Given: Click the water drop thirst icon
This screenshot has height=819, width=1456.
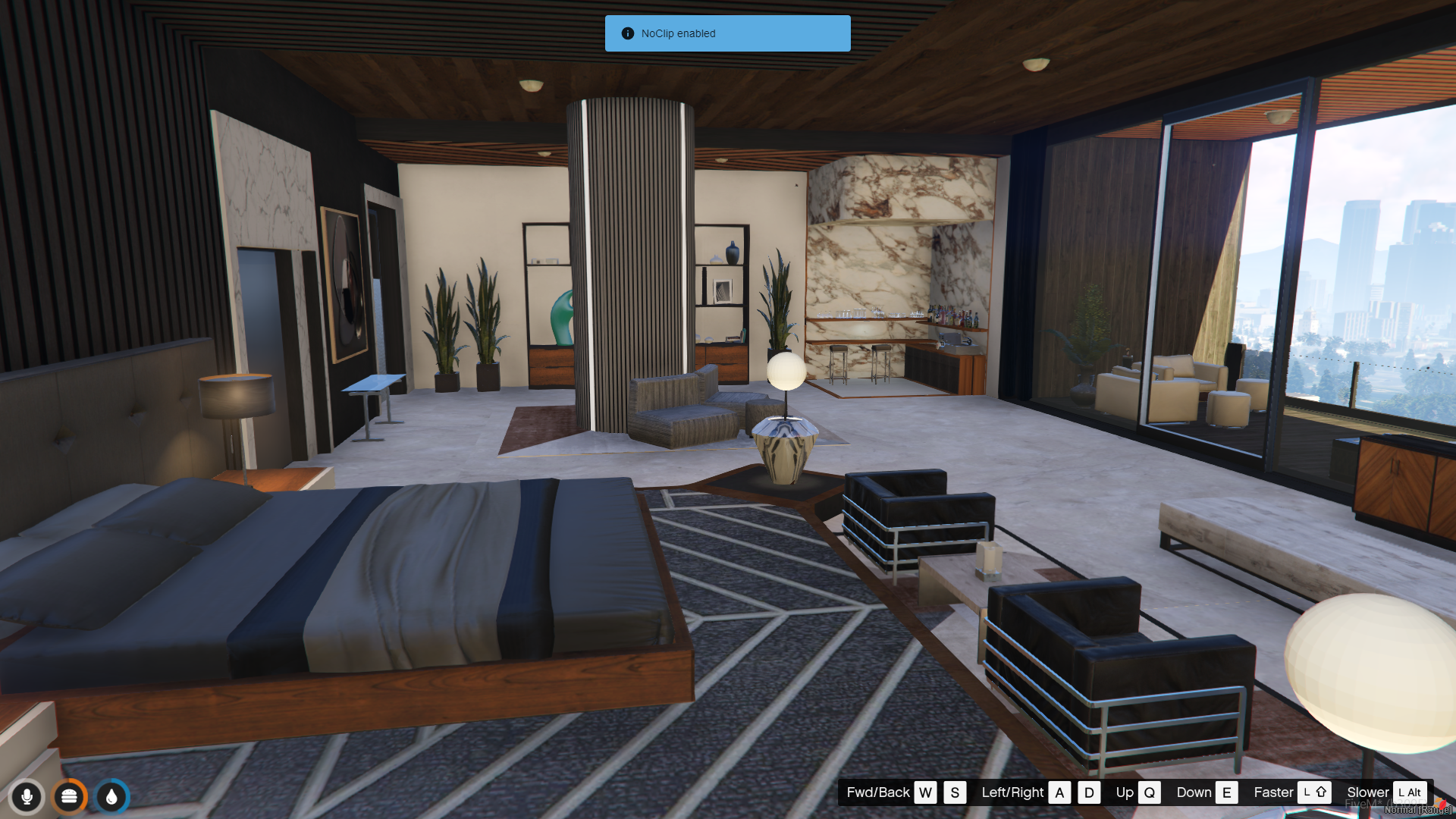Looking at the screenshot, I should pyautogui.click(x=112, y=796).
